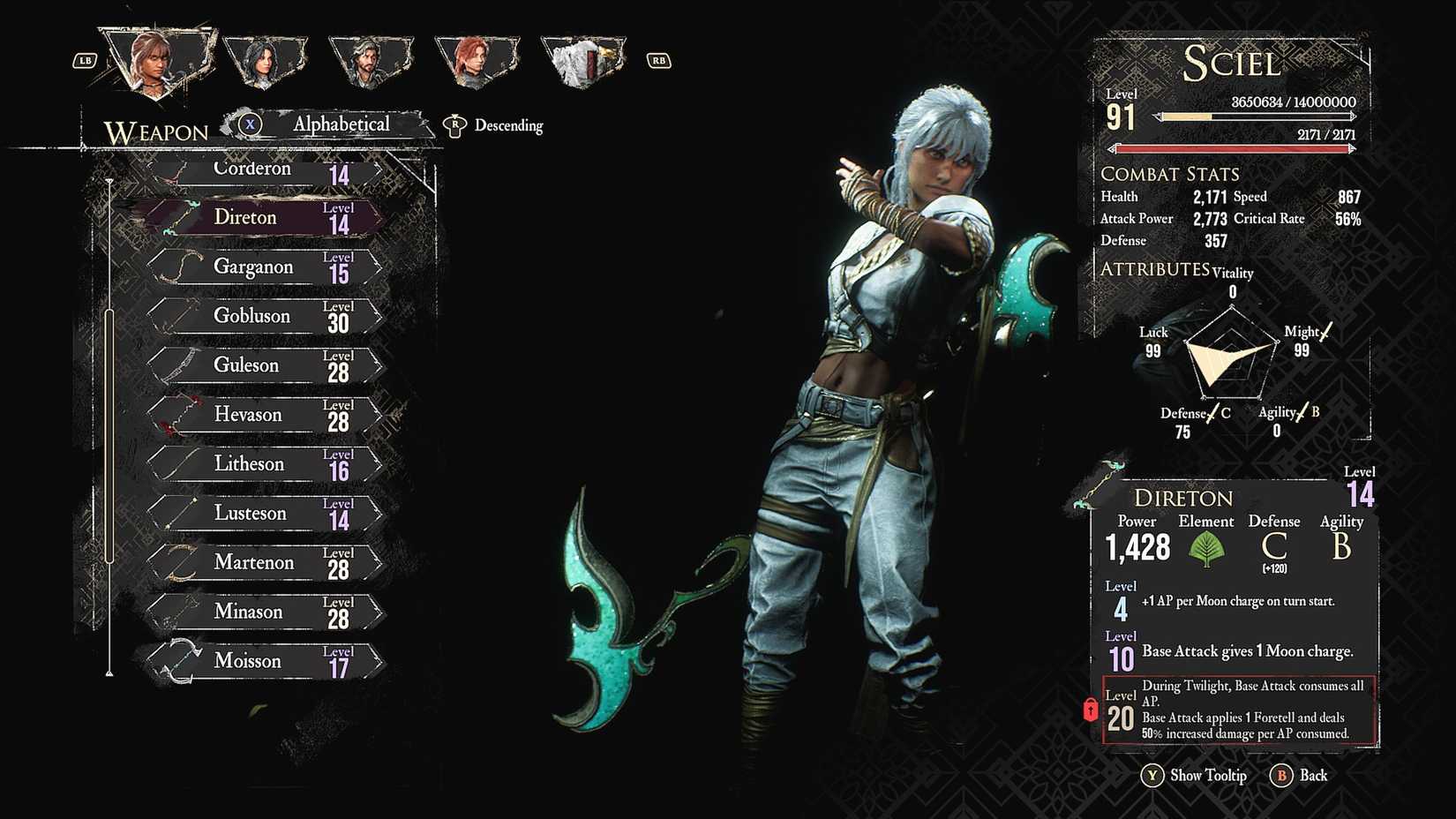1456x819 pixels.
Task: Choose the Garganon weapon
Action: click(265, 267)
